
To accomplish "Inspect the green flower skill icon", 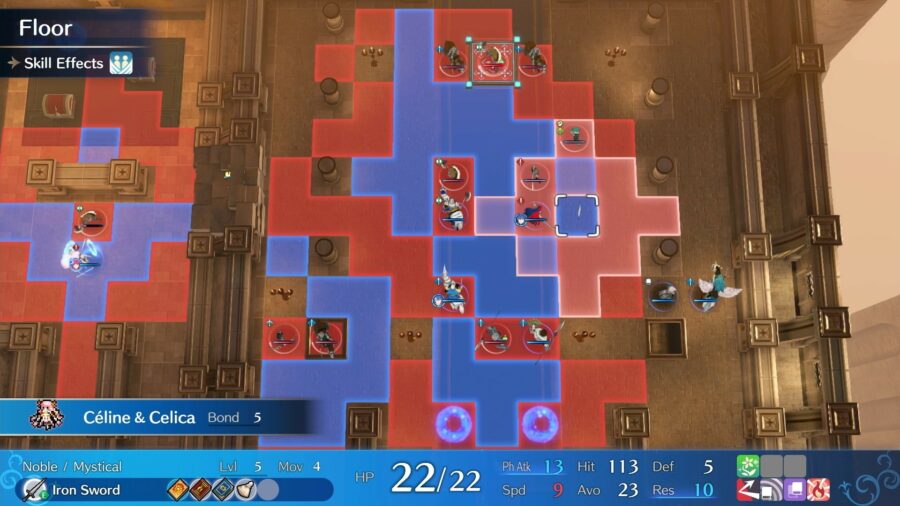I will [x=749, y=466].
